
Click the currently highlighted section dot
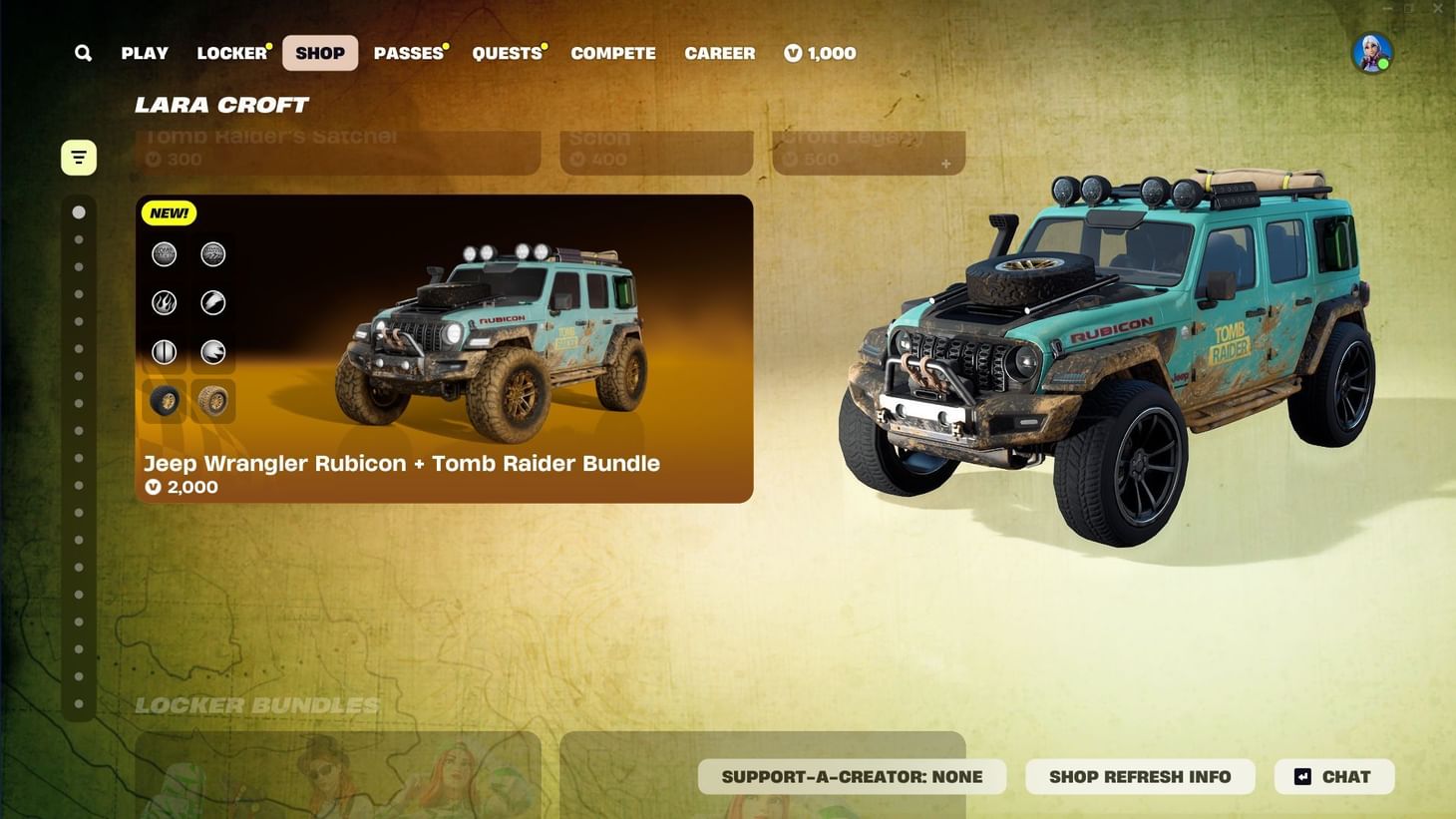[79, 211]
